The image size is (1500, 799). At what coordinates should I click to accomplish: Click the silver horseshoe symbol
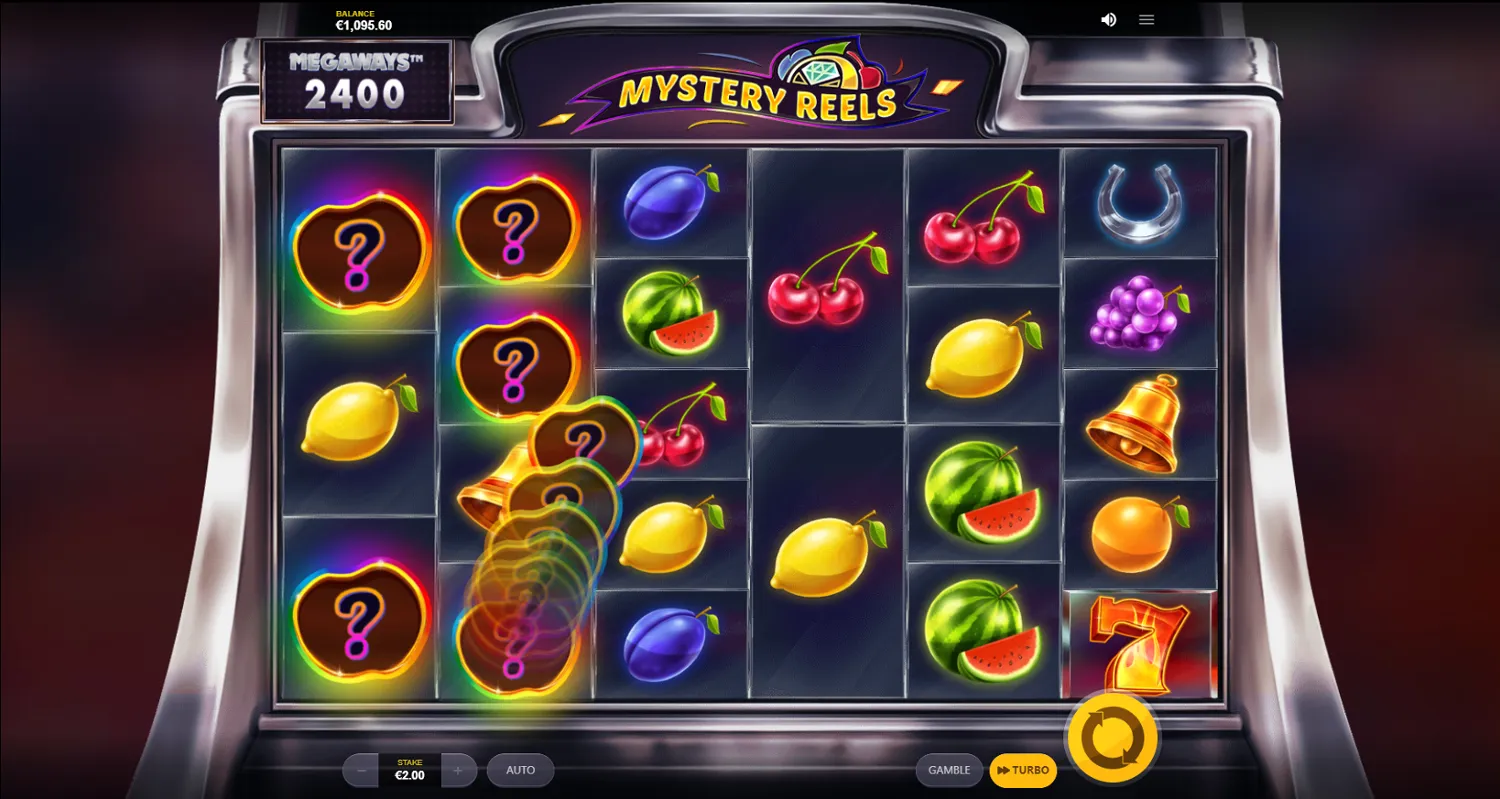1140,205
